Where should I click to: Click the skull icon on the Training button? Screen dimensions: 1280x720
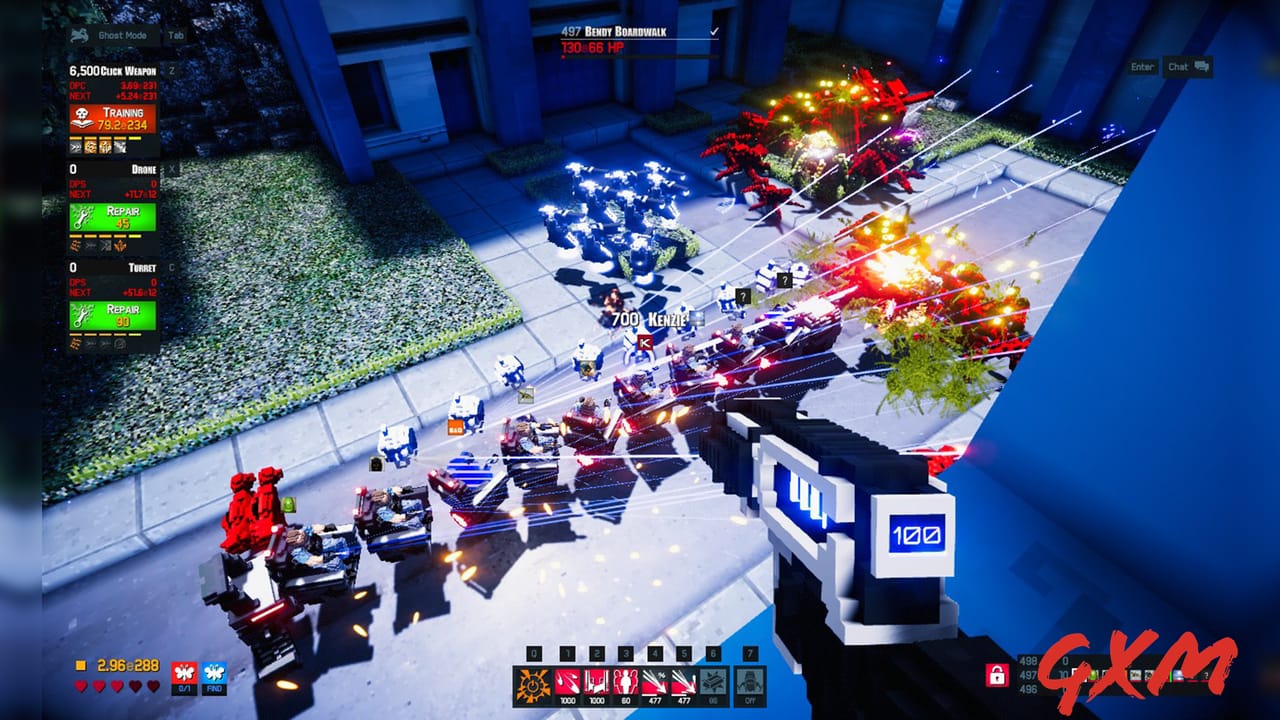(83, 114)
